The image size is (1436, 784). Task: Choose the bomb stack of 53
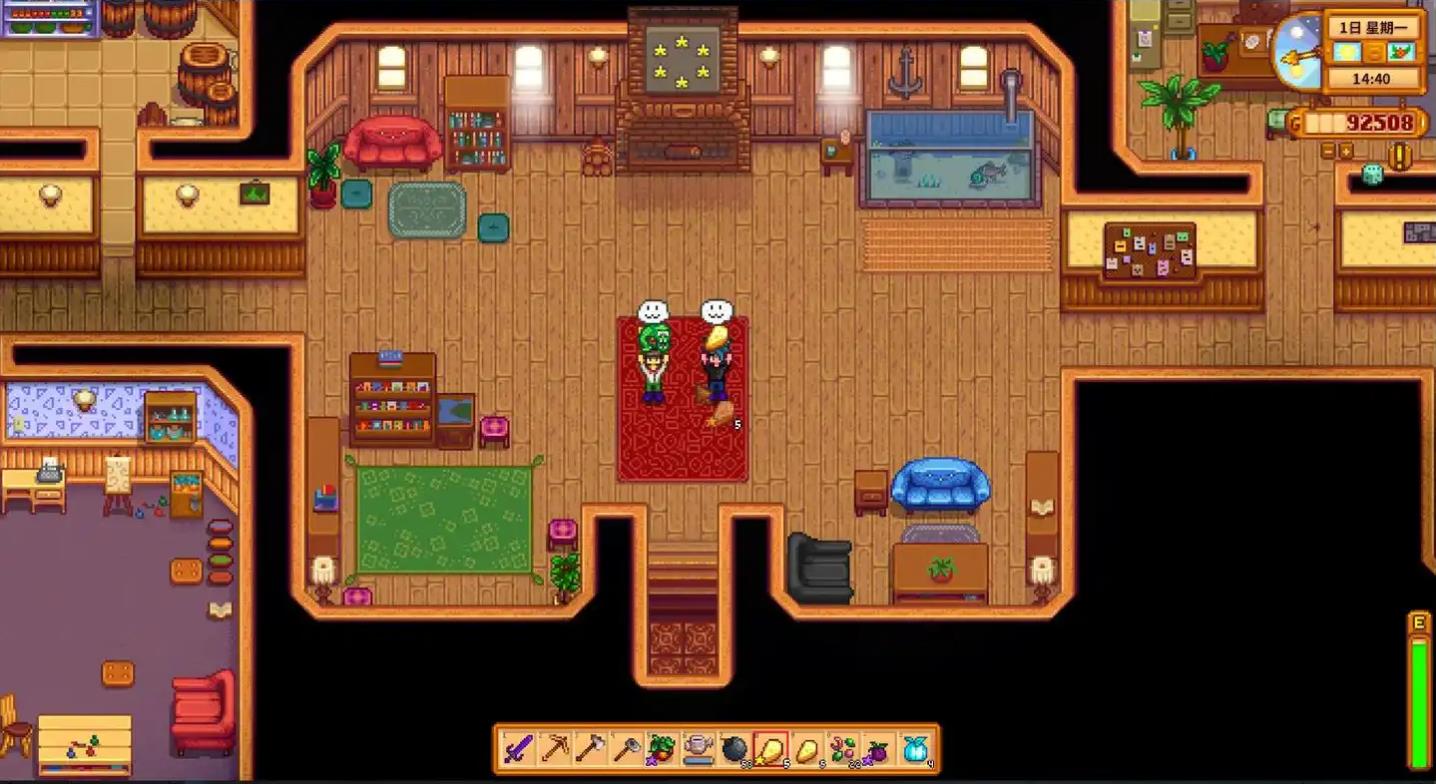click(x=734, y=748)
